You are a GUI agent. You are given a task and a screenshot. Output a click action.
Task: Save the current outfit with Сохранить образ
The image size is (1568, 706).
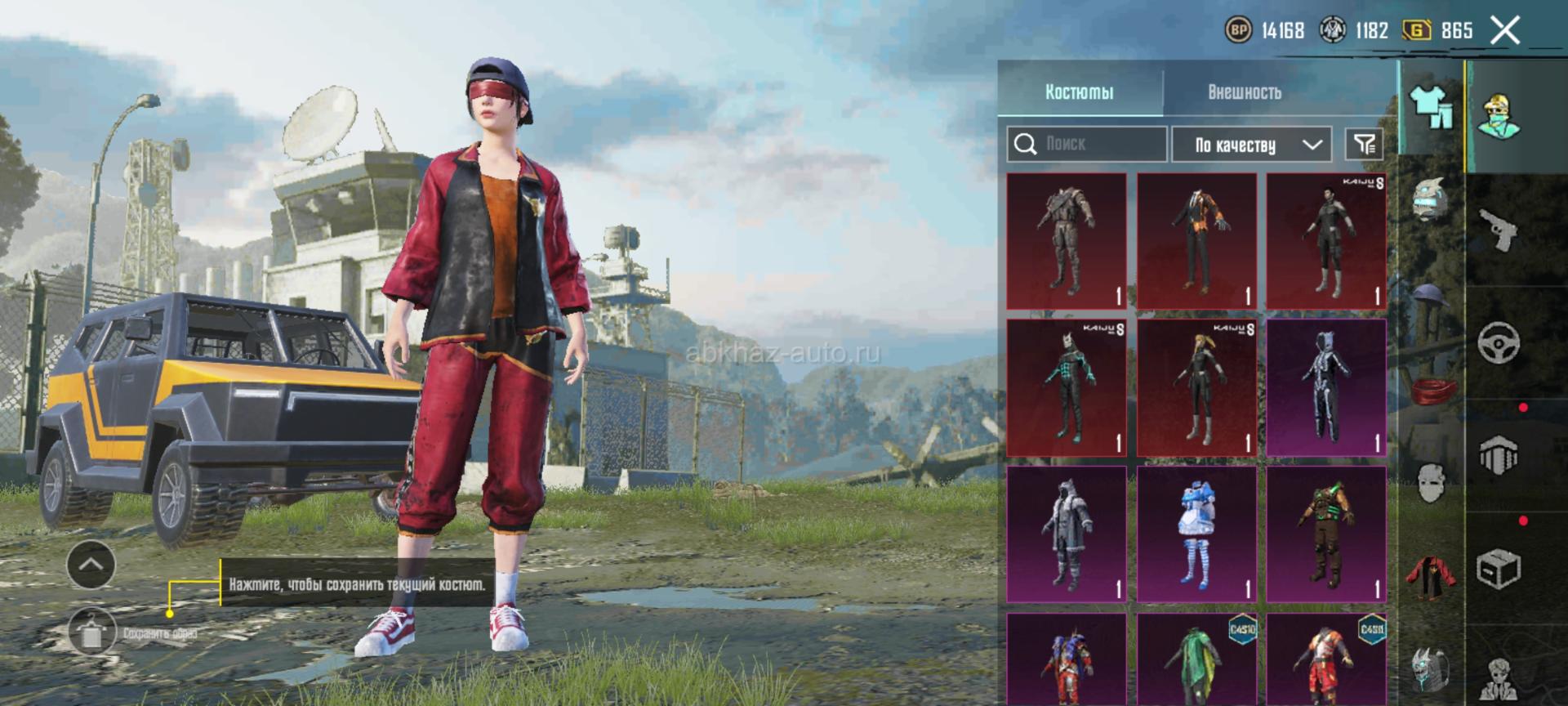point(91,632)
